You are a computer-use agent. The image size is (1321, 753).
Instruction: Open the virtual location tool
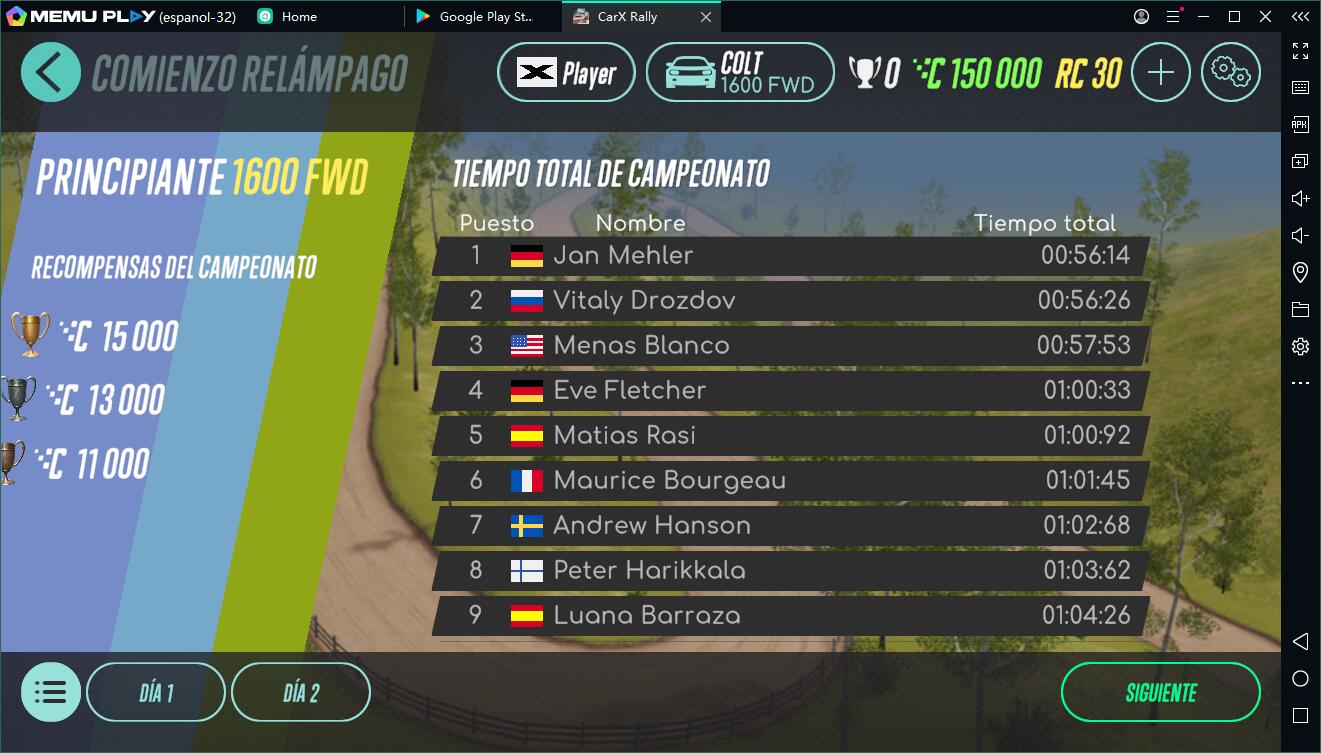1300,271
